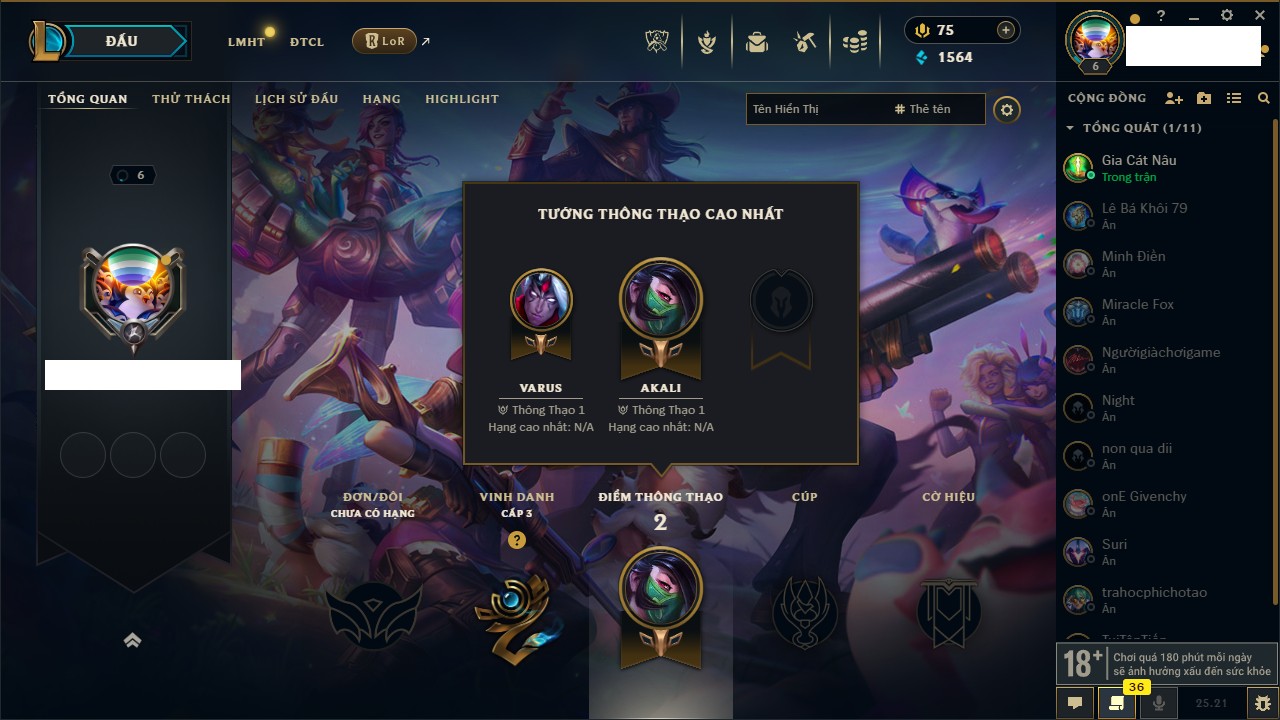Viewport: 1280px width, 720px height.
Task: Open the LỊCH SỬ ĐẤU tab
Action: (296, 99)
